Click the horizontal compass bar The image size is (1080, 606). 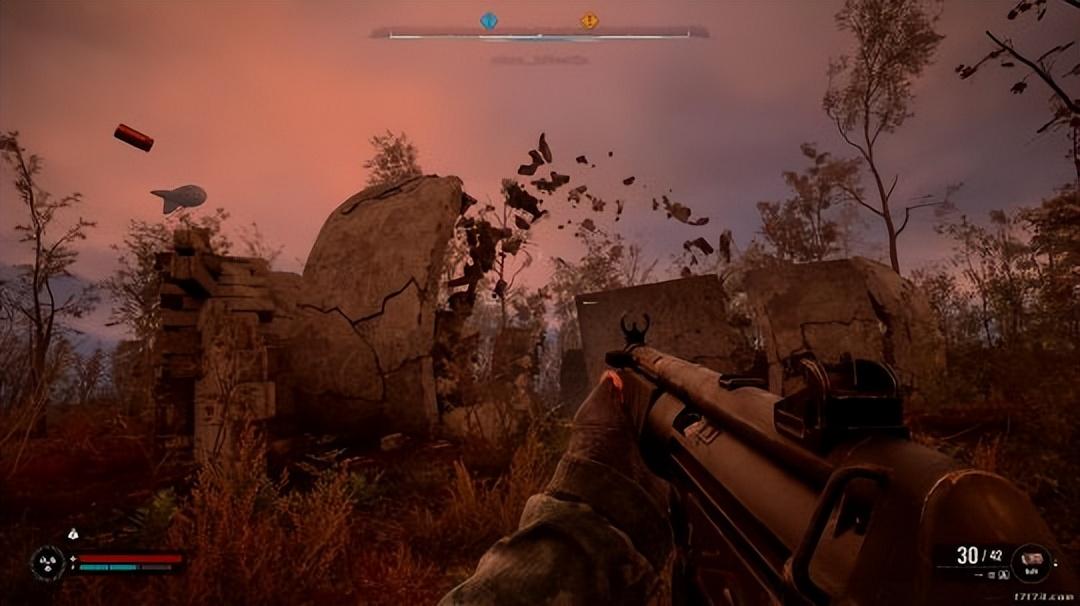click(539, 35)
